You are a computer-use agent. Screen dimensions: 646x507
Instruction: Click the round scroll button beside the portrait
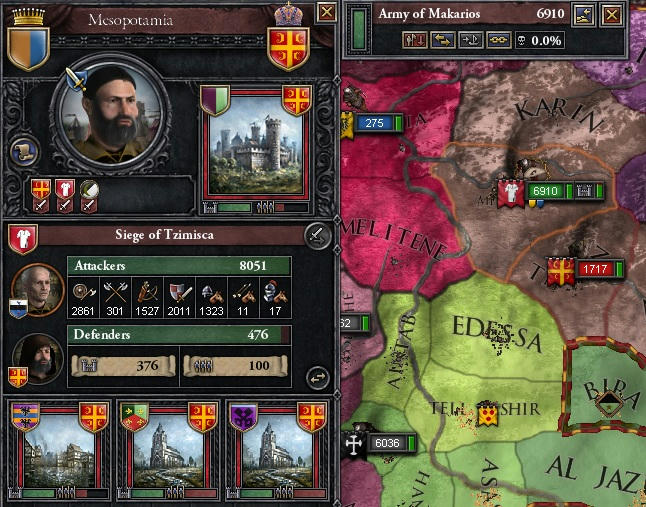point(23,152)
